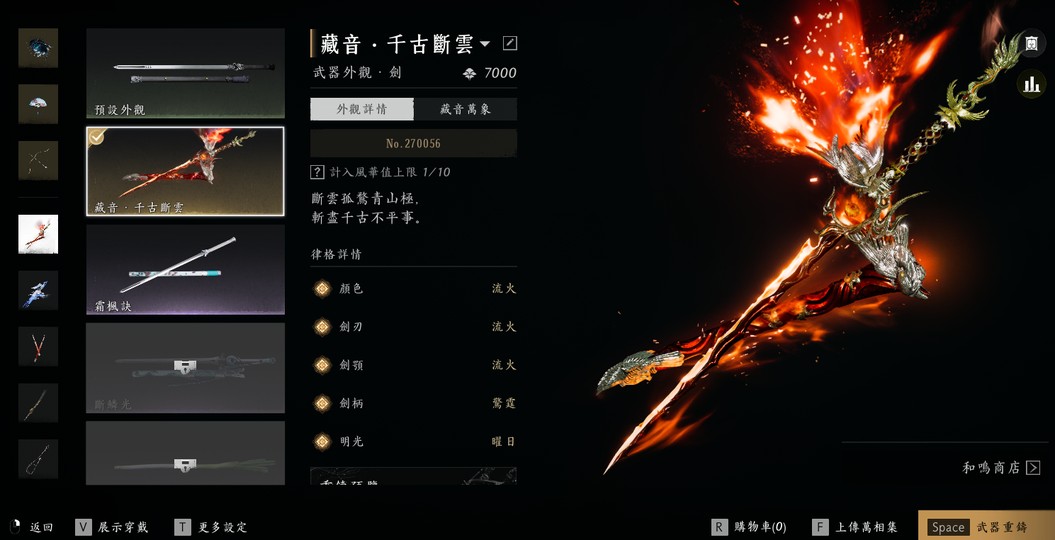
Task: Expand the 藏音·千古斷雲 title dropdown
Action: 485,44
